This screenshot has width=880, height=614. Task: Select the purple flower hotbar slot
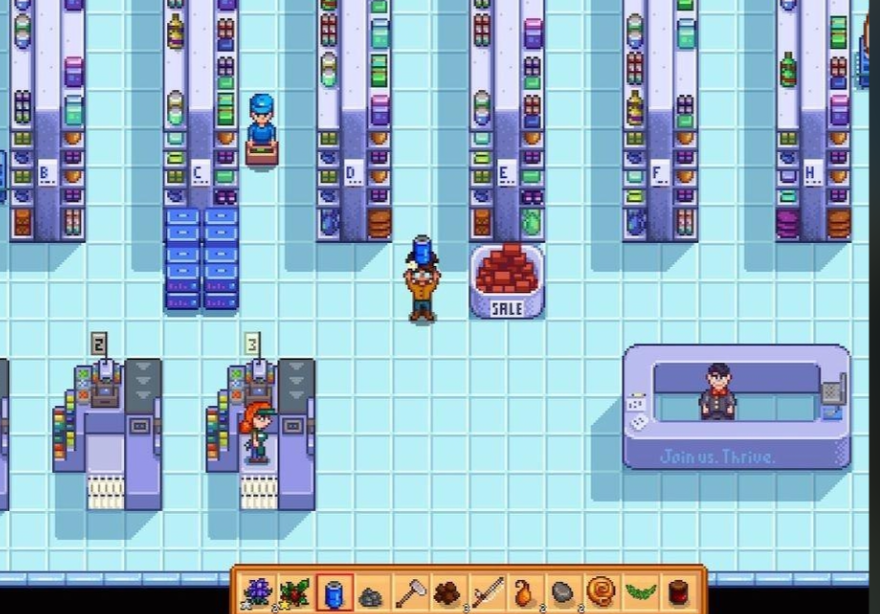[x=257, y=592]
